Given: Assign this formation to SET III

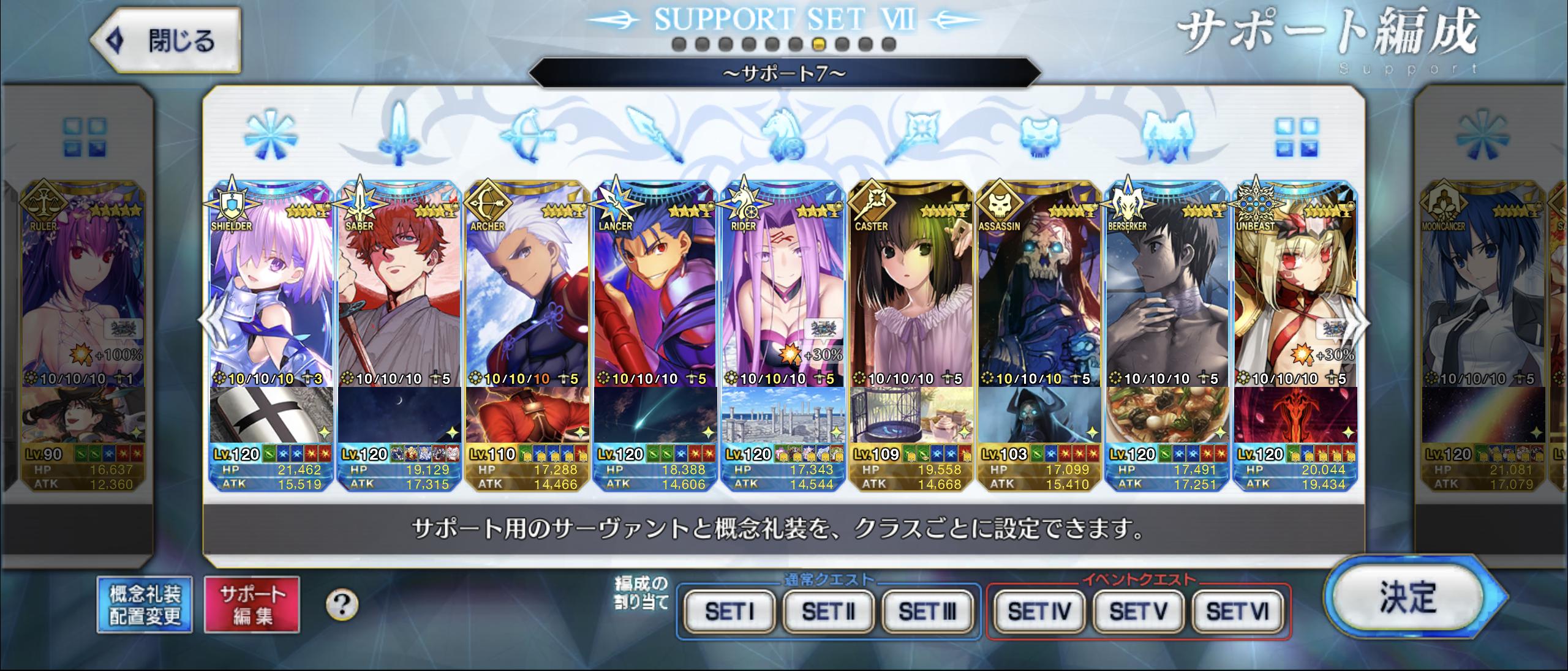Looking at the screenshot, I should click(x=927, y=610).
